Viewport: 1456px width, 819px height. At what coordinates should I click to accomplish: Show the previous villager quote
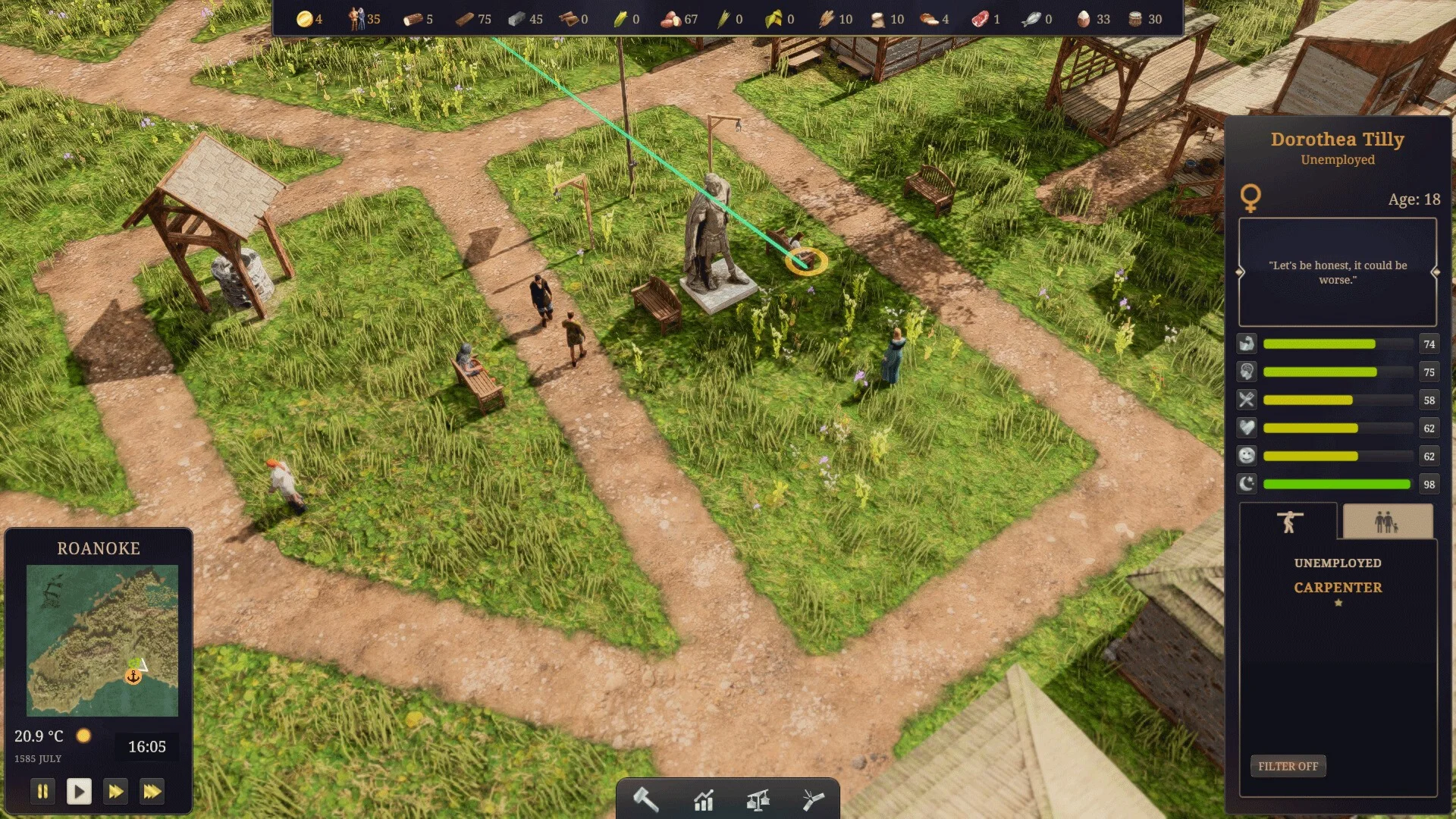1241,272
